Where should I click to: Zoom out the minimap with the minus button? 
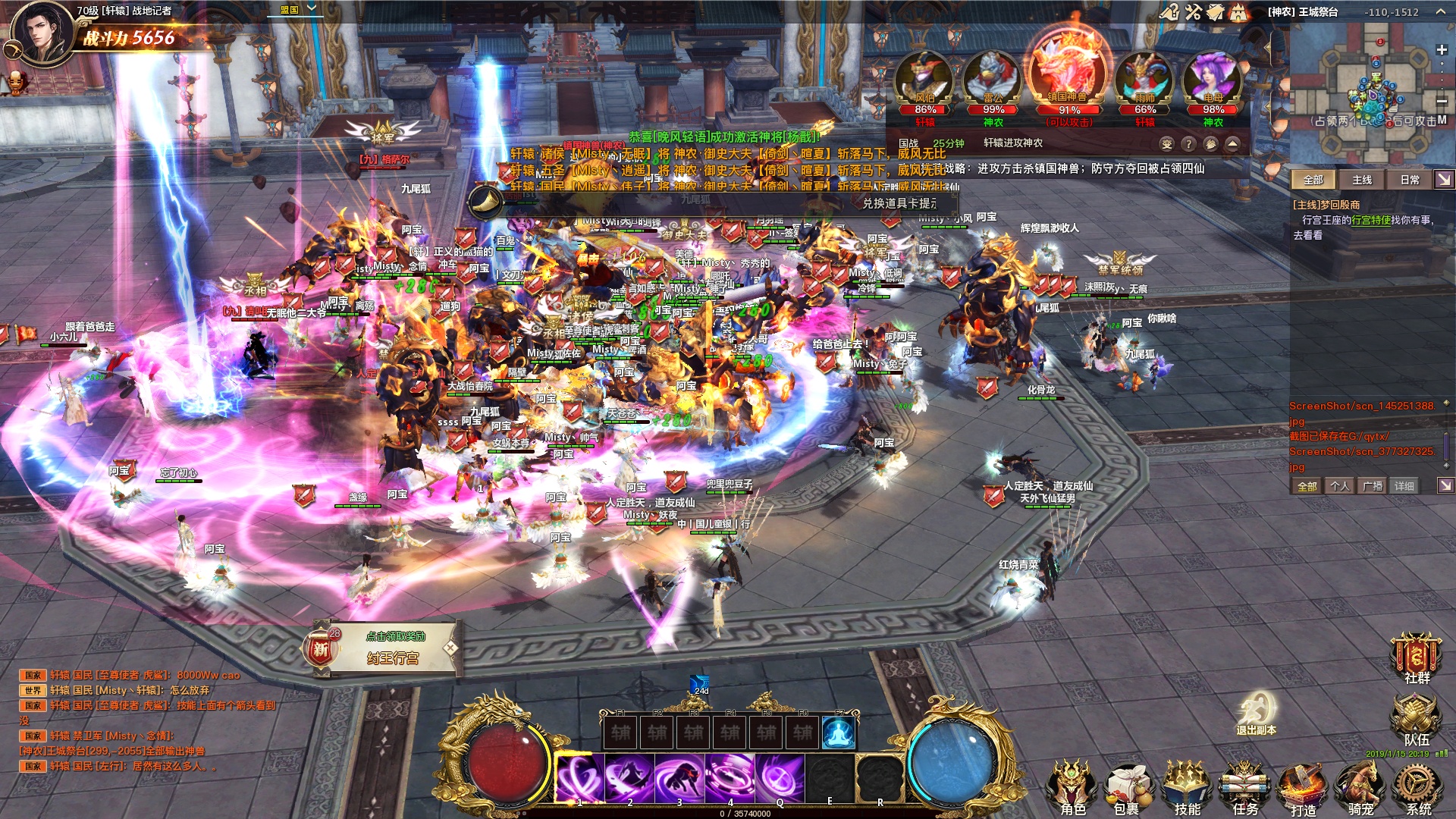click(1442, 101)
